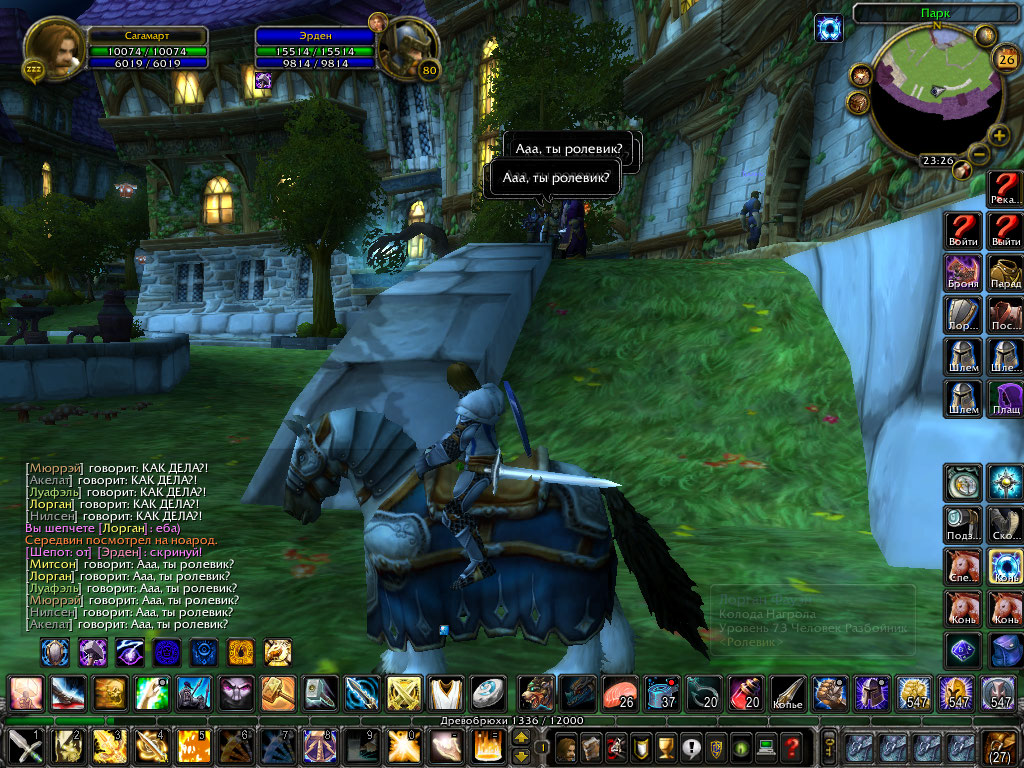Click the chat log window
Viewport: 1024px width, 768px height.
click(130, 545)
